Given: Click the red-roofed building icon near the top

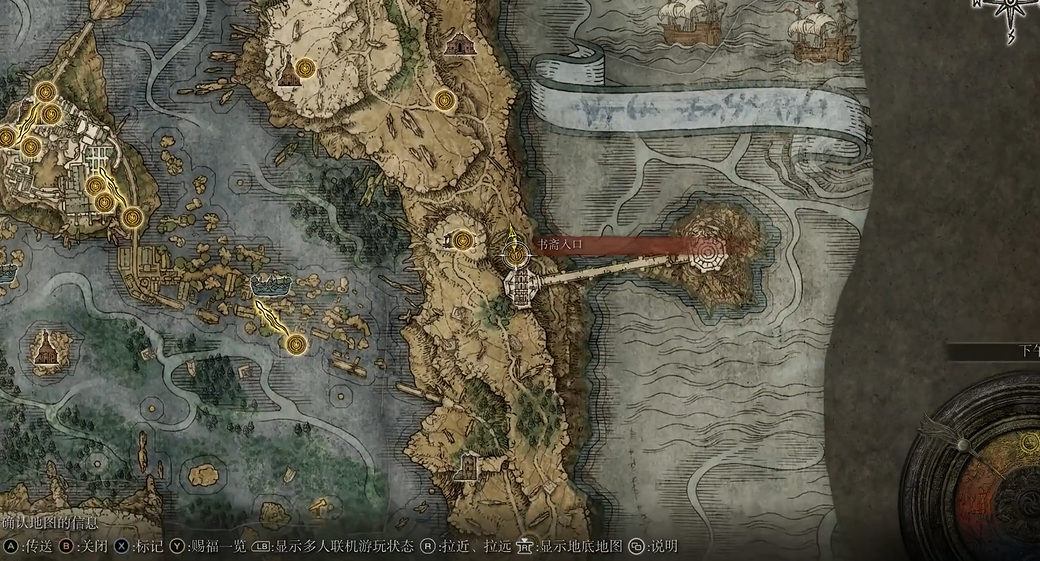Looking at the screenshot, I should pos(459,45).
